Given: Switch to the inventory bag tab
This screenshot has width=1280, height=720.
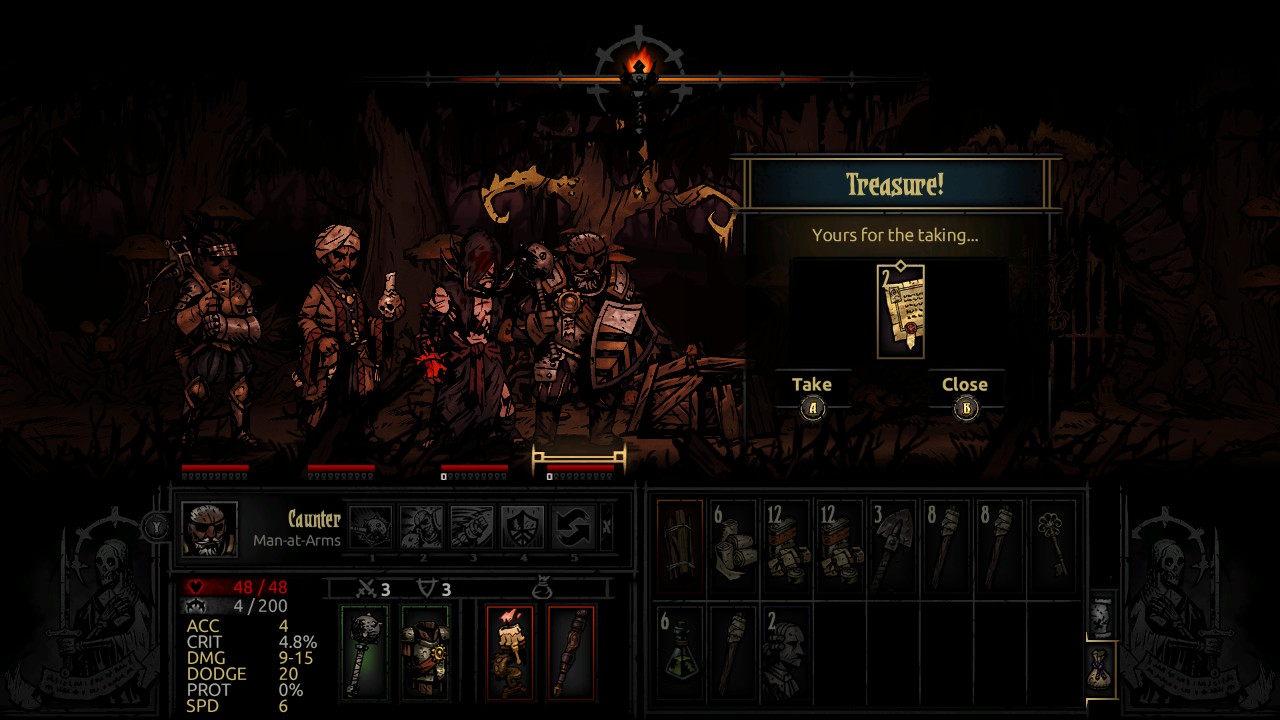Looking at the screenshot, I should [x=1100, y=668].
